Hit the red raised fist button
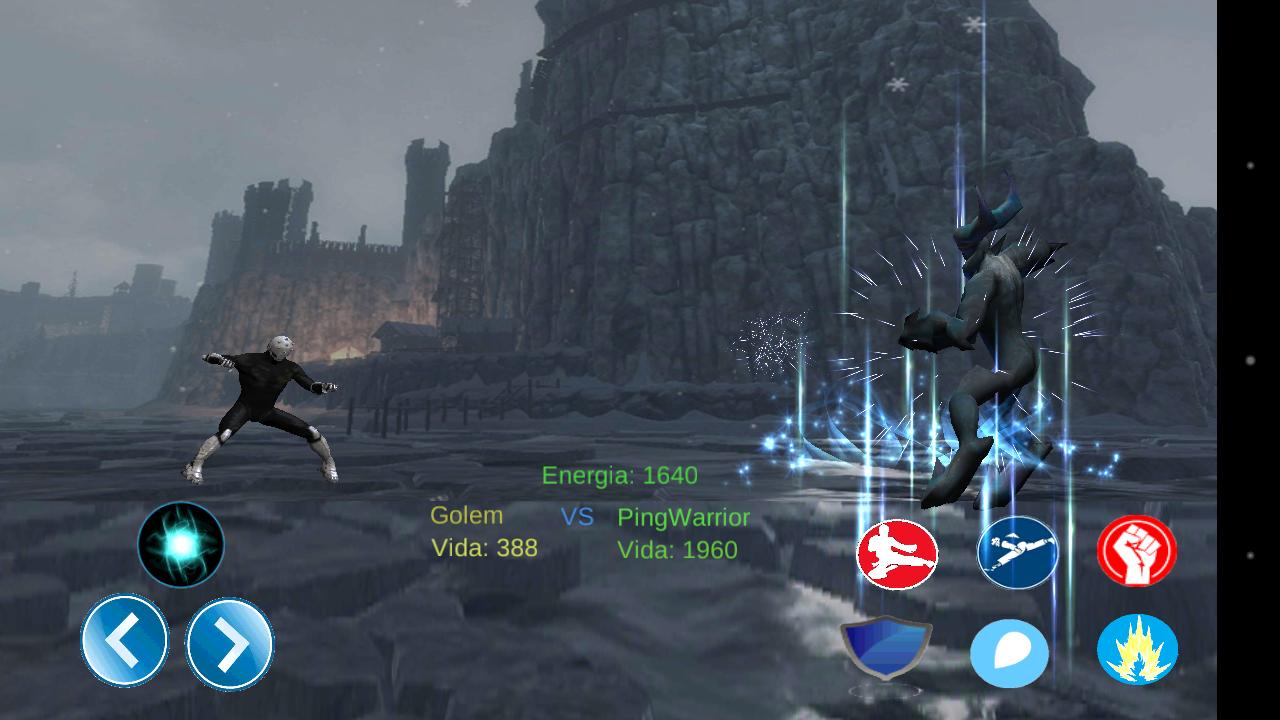1280x720 pixels. click(1137, 551)
